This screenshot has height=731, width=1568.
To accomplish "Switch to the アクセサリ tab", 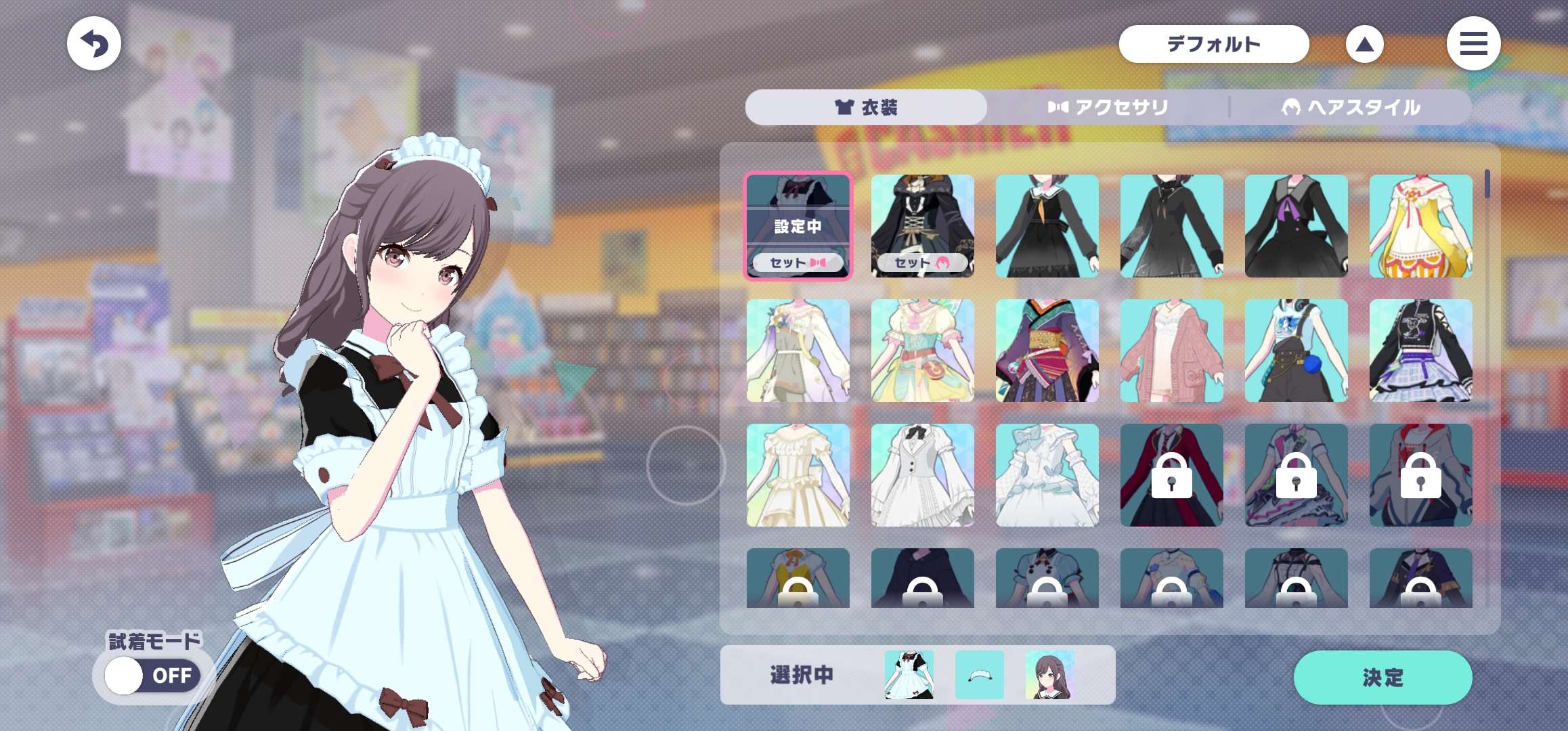I will pyautogui.click(x=1108, y=108).
